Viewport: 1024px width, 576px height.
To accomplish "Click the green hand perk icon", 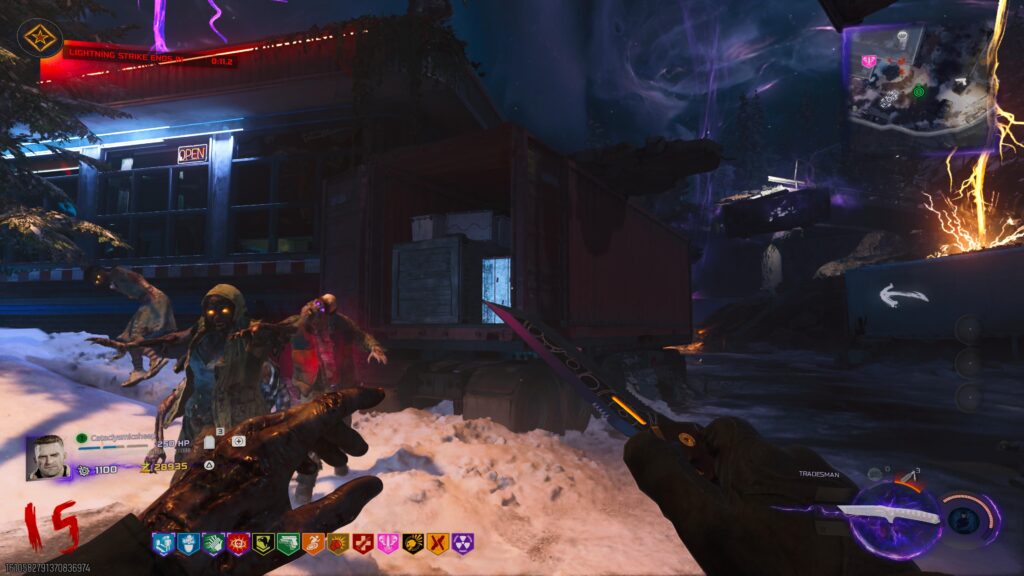I will [x=213, y=544].
